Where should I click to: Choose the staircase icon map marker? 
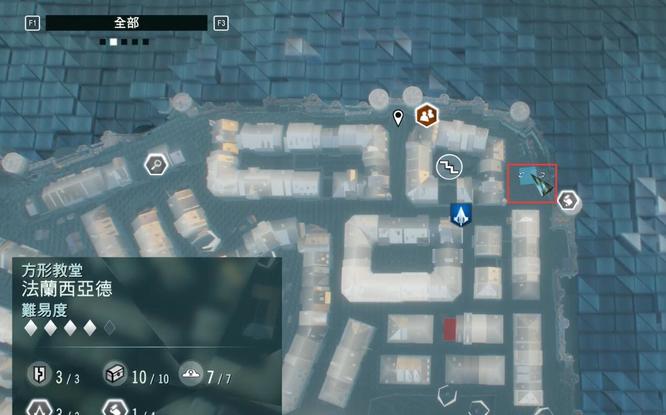[449, 165]
